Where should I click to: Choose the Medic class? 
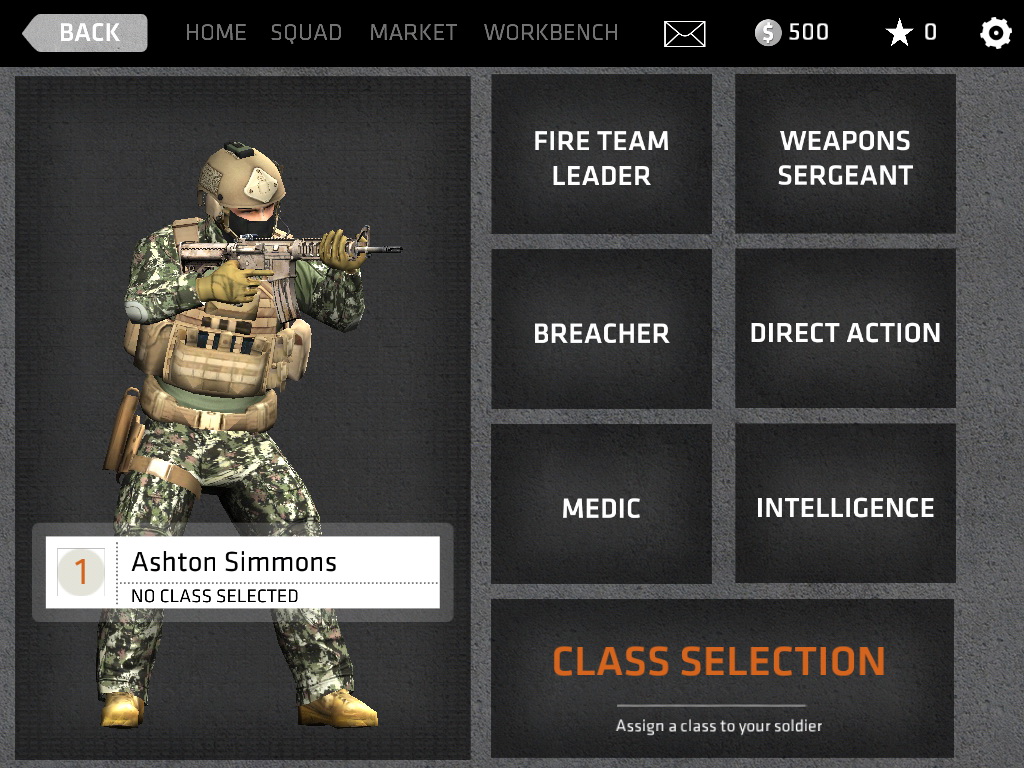coord(601,507)
